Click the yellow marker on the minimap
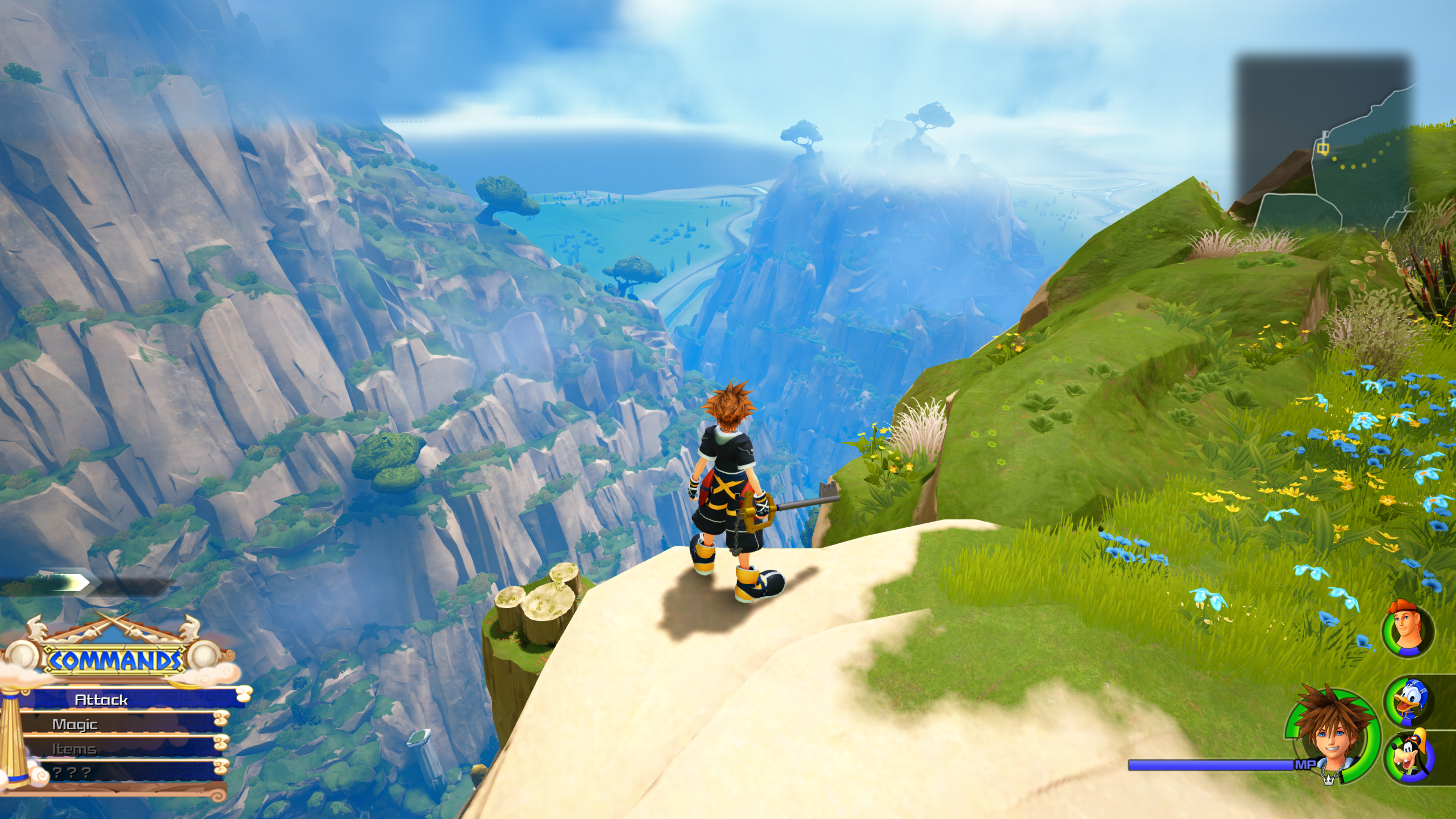 (x=1323, y=148)
